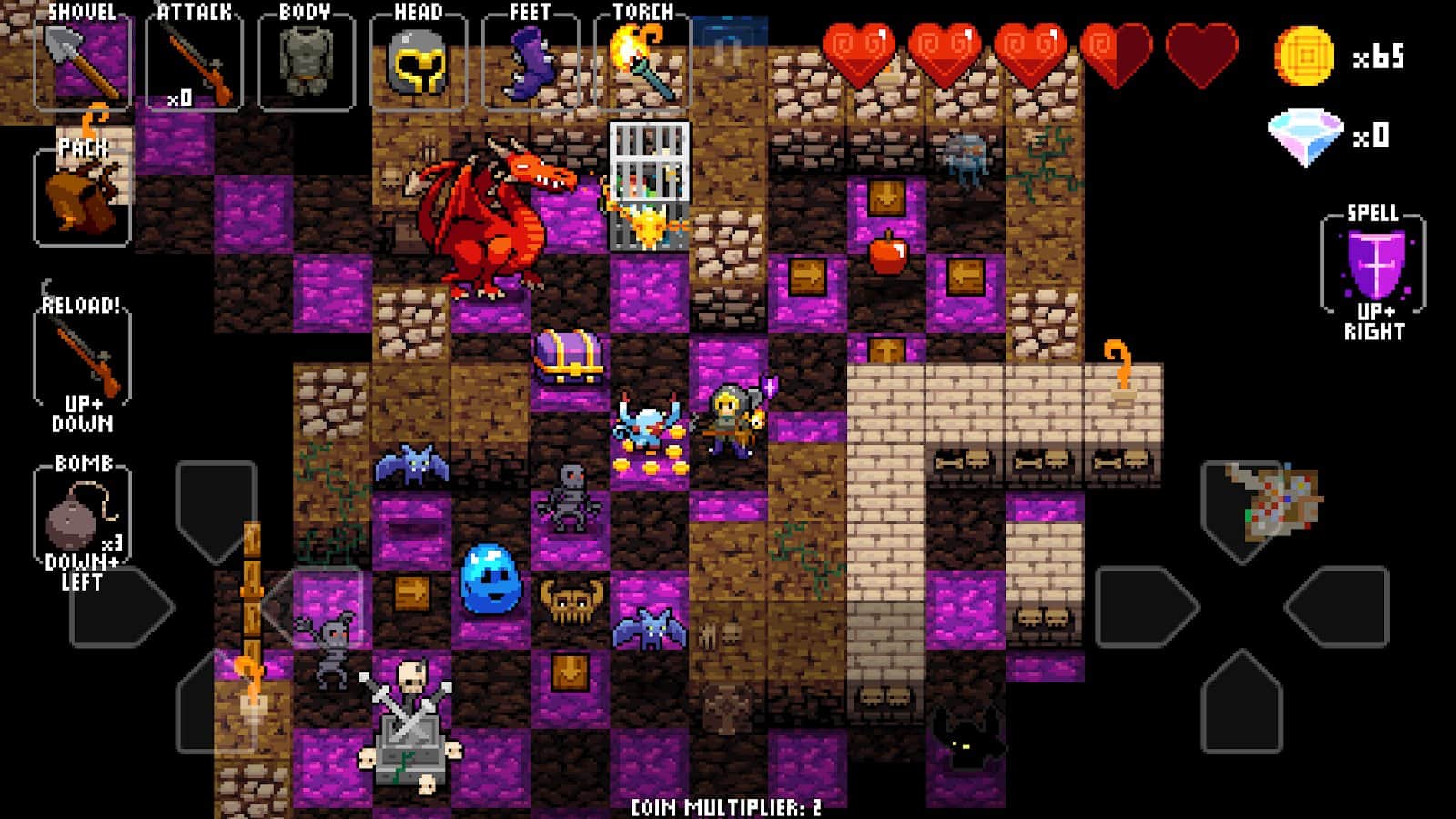Tap the left arrow on the right d-pad
The image size is (1456, 819).
point(1147,607)
